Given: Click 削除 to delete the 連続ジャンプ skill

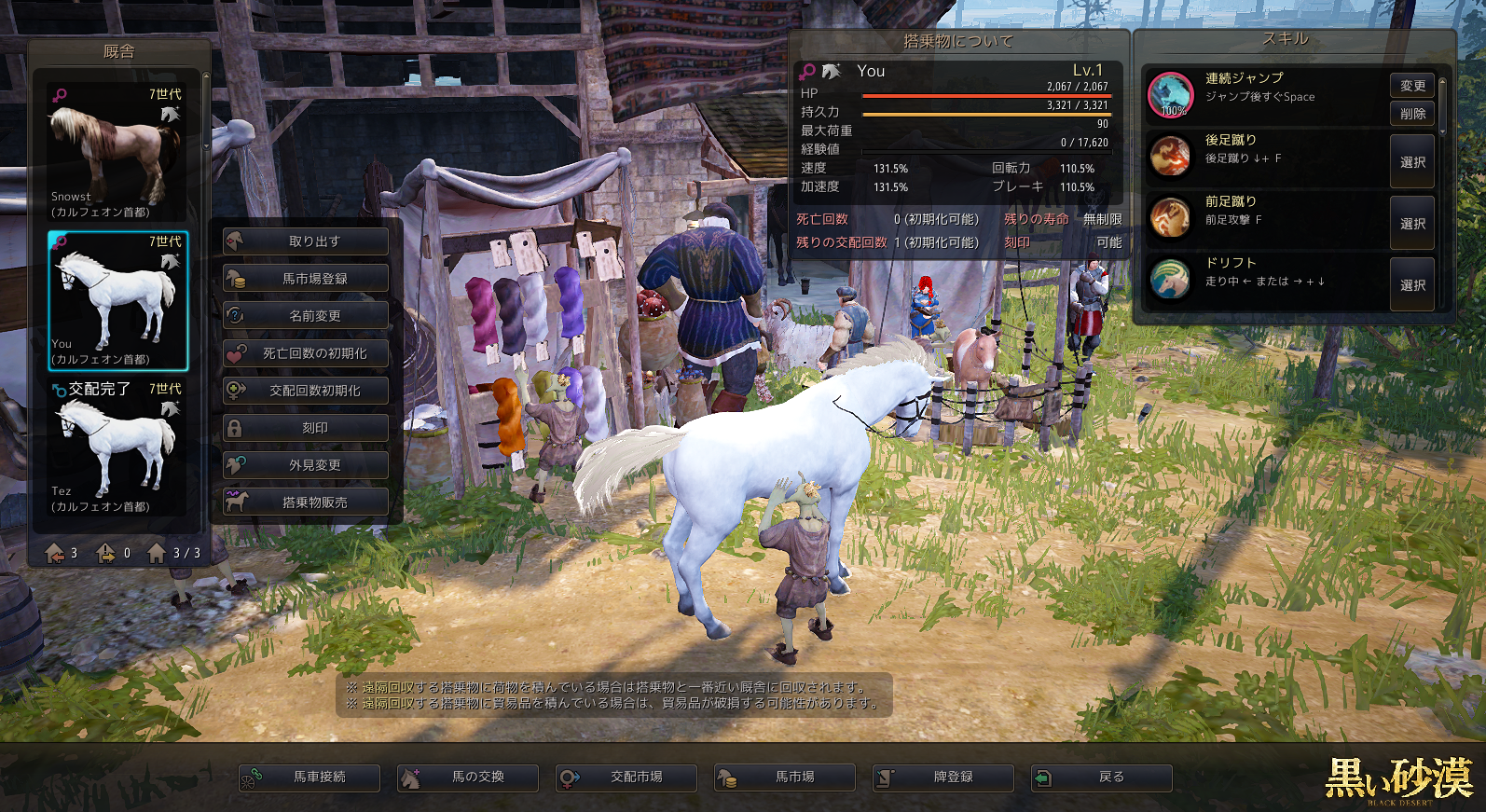Looking at the screenshot, I should coord(1412,114).
